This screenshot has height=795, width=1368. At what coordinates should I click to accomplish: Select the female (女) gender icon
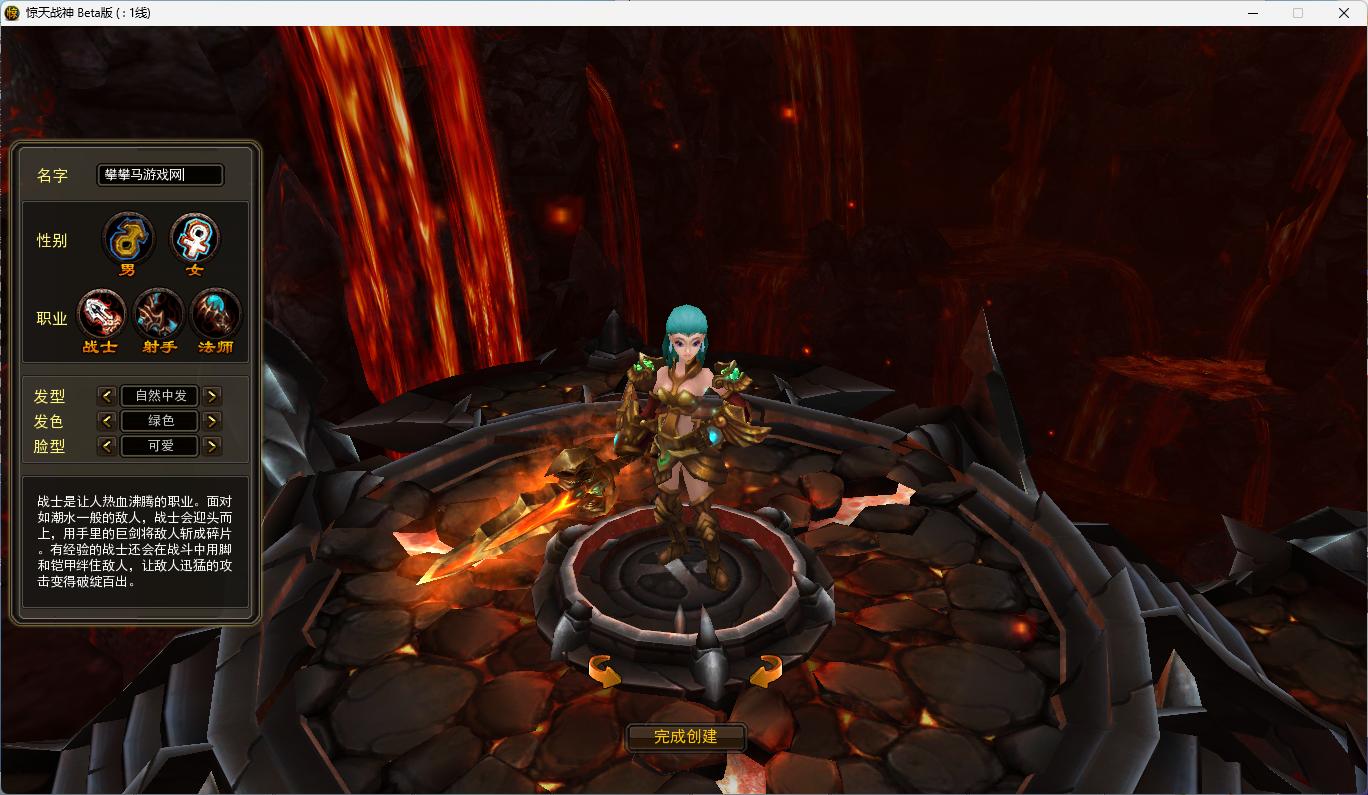pyautogui.click(x=194, y=240)
